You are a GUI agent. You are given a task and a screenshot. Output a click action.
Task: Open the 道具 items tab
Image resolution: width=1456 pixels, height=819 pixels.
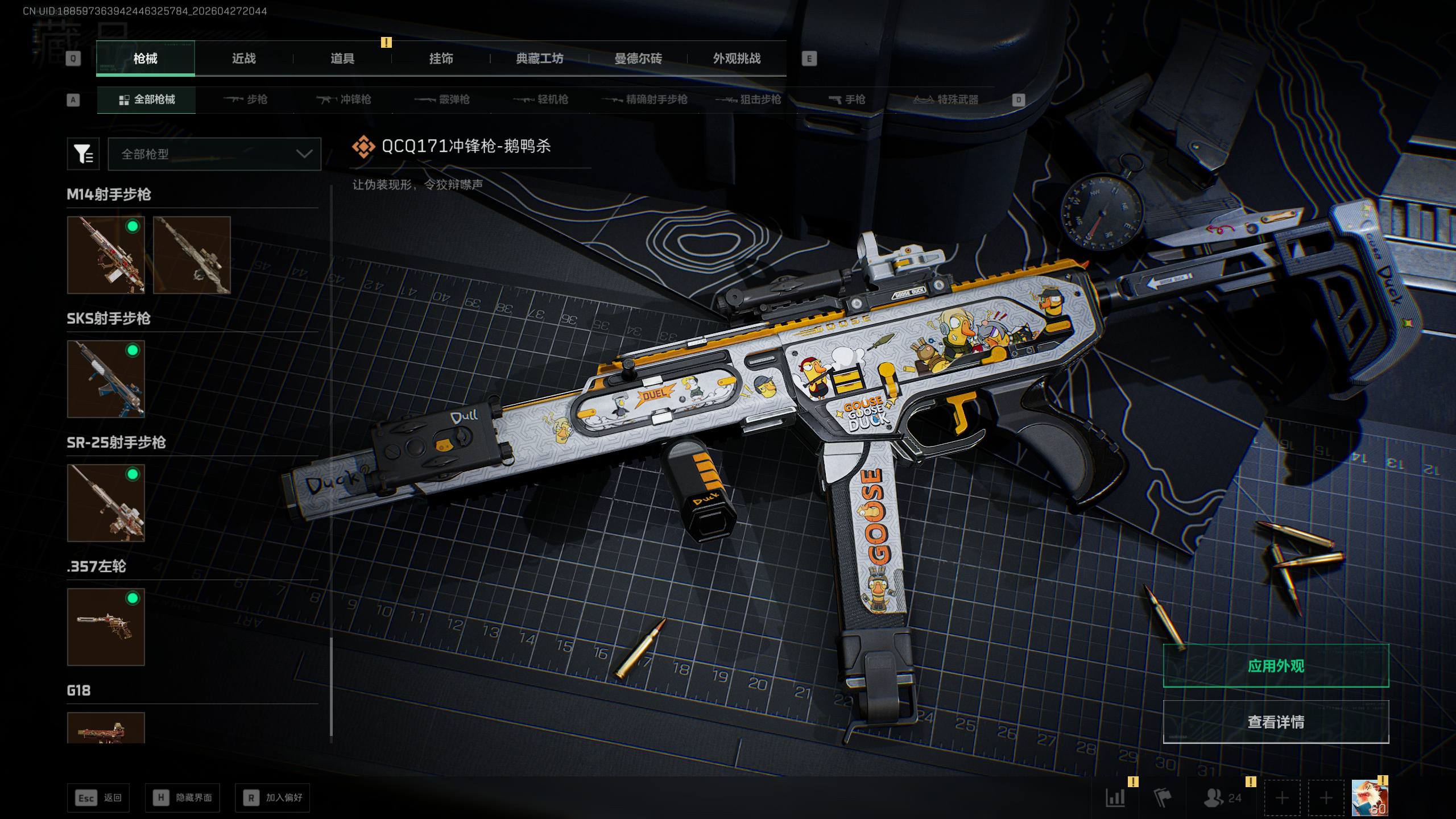pyautogui.click(x=342, y=59)
